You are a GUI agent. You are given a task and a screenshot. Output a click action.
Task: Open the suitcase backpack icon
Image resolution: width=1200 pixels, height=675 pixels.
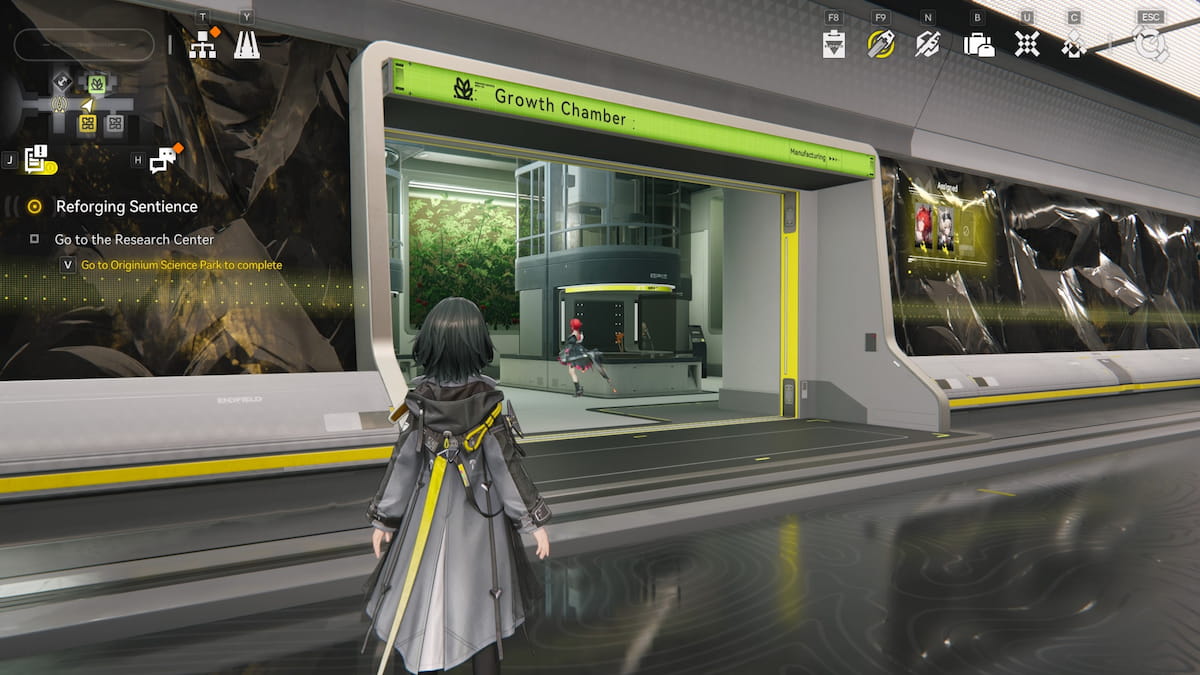pyautogui.click(x=978, y=44)
